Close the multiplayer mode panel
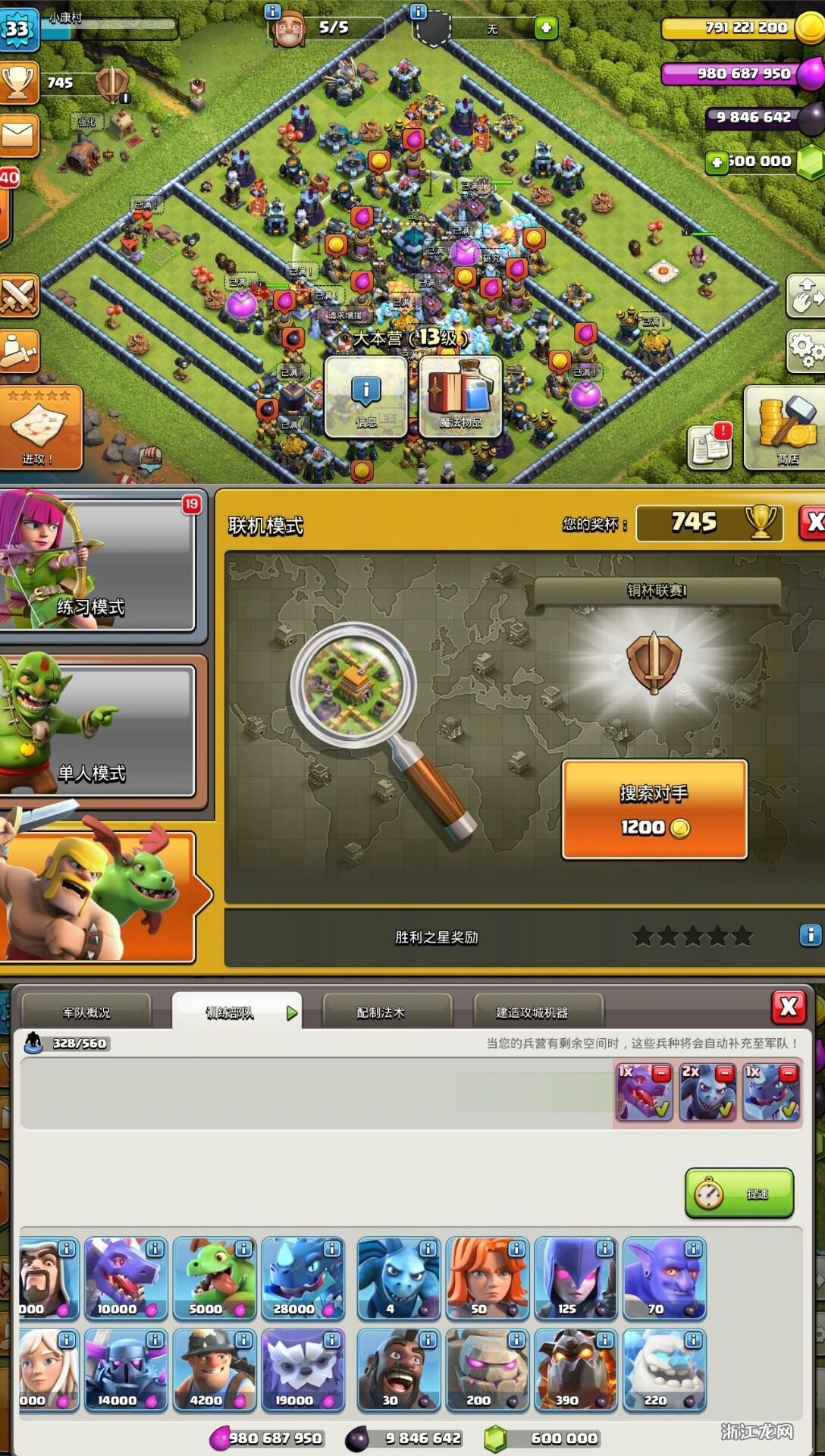Screen dimensions: 825x1456 coord(812,522)
